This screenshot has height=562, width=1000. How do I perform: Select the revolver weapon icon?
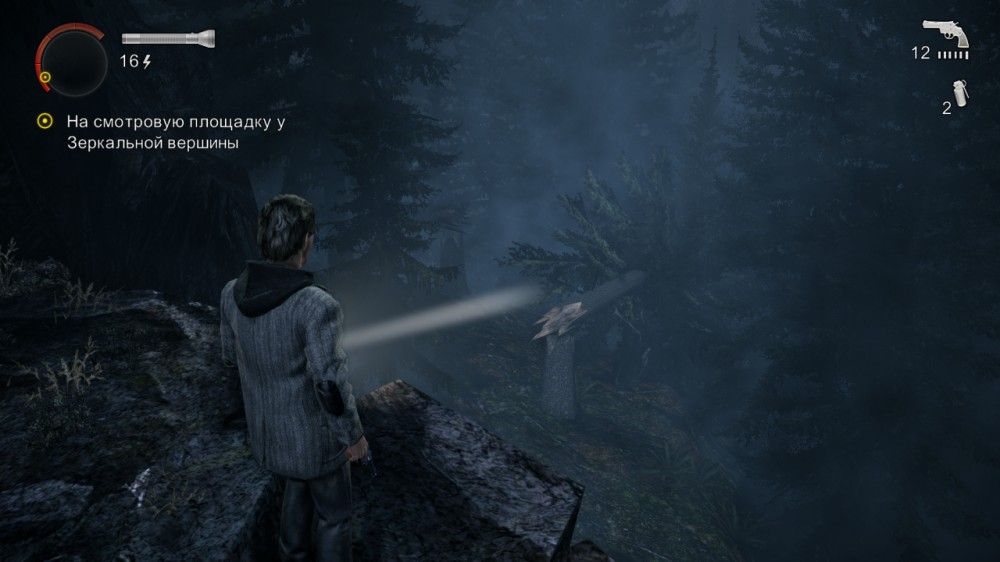[x=945, y=33]
